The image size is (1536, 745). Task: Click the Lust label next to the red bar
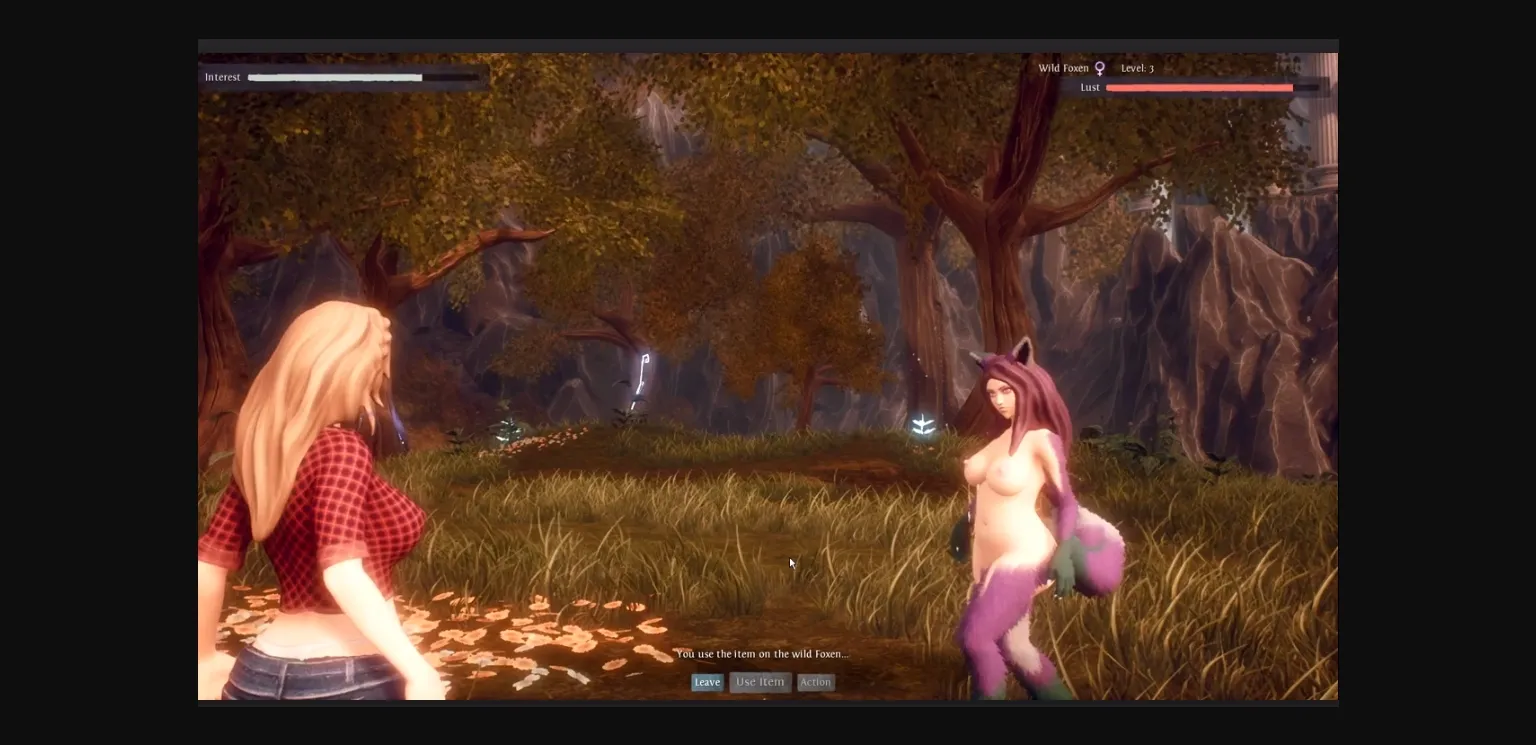(1089, 87)
